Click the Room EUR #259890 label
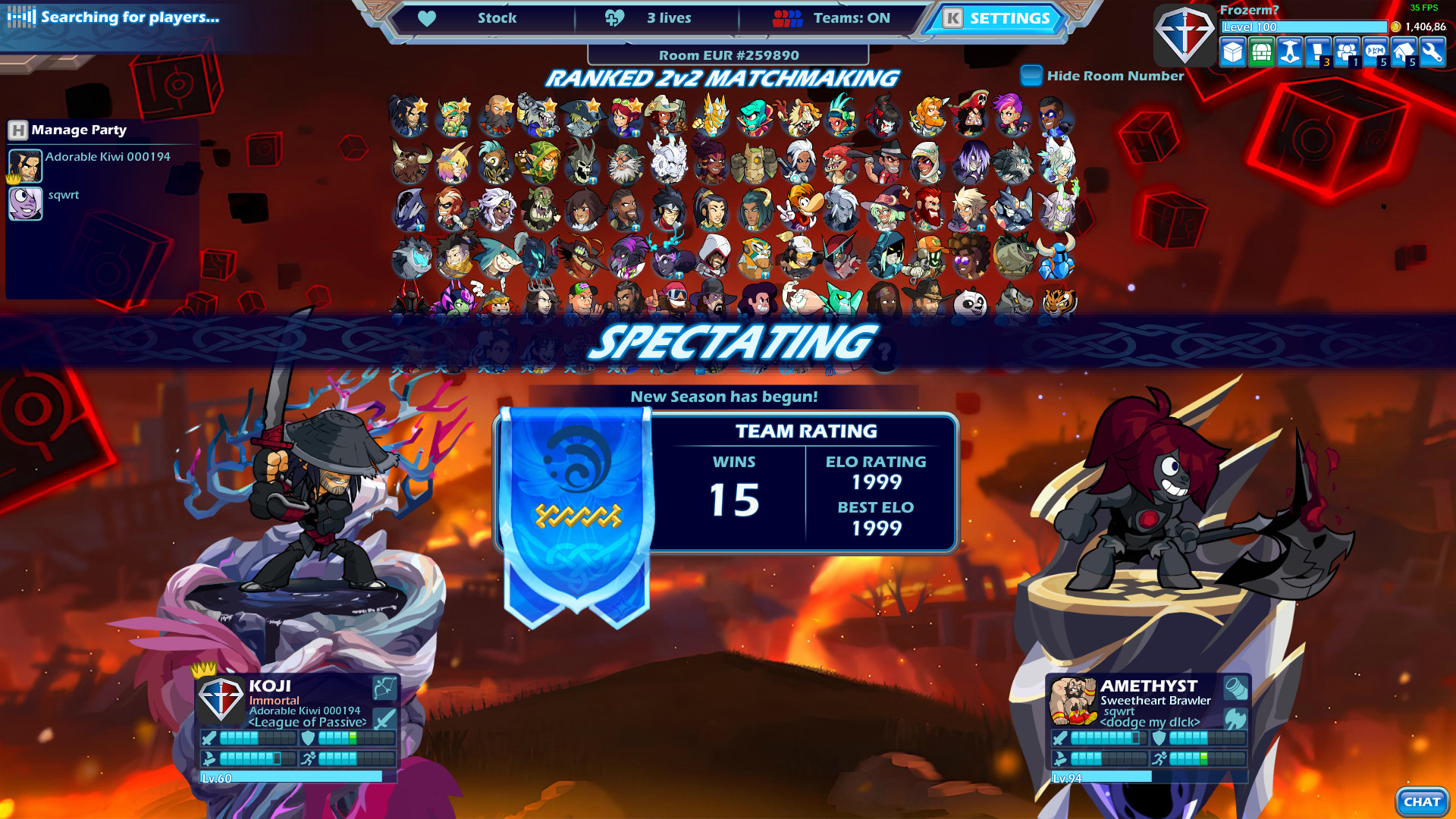This screenshot has width=1456, height=819. click(730, 55)
